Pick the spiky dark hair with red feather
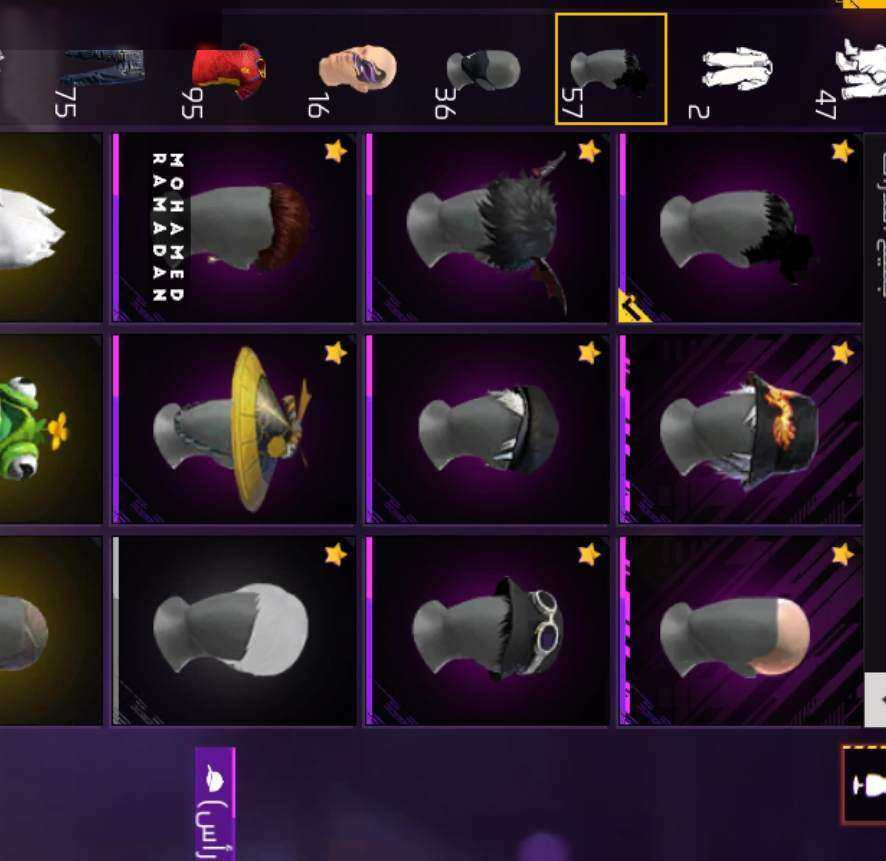 point(488,228)
